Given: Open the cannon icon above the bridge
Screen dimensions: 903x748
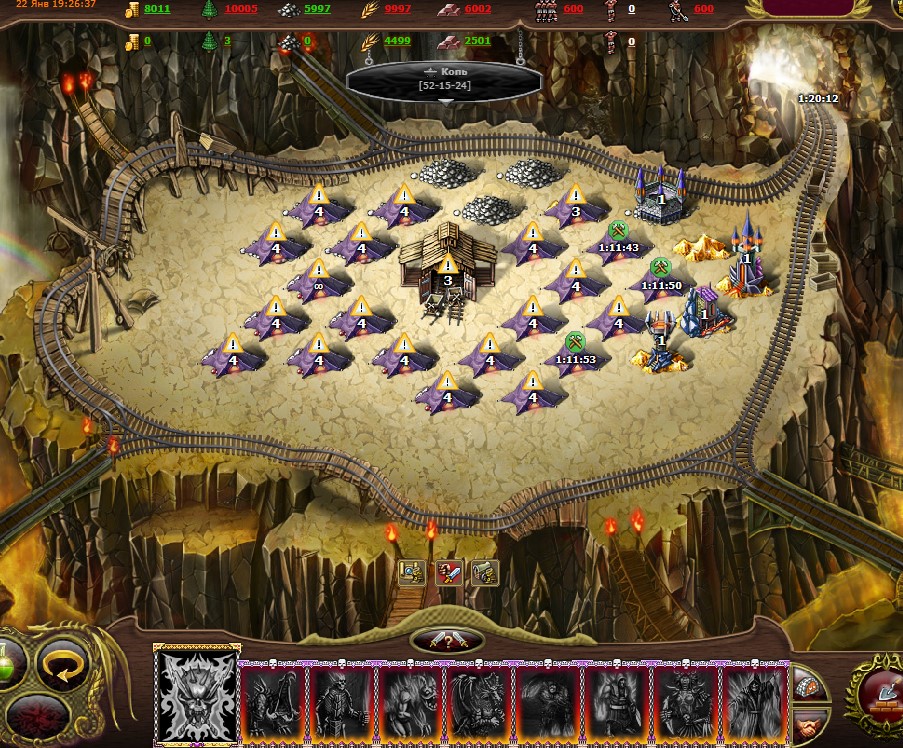Looking at the screenshot, I should click(485, 572).
